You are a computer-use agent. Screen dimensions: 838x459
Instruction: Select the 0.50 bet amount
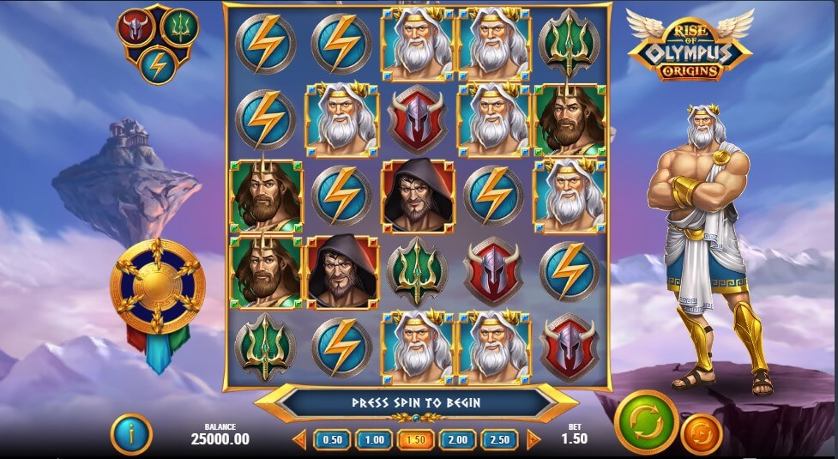click(332, 440)
